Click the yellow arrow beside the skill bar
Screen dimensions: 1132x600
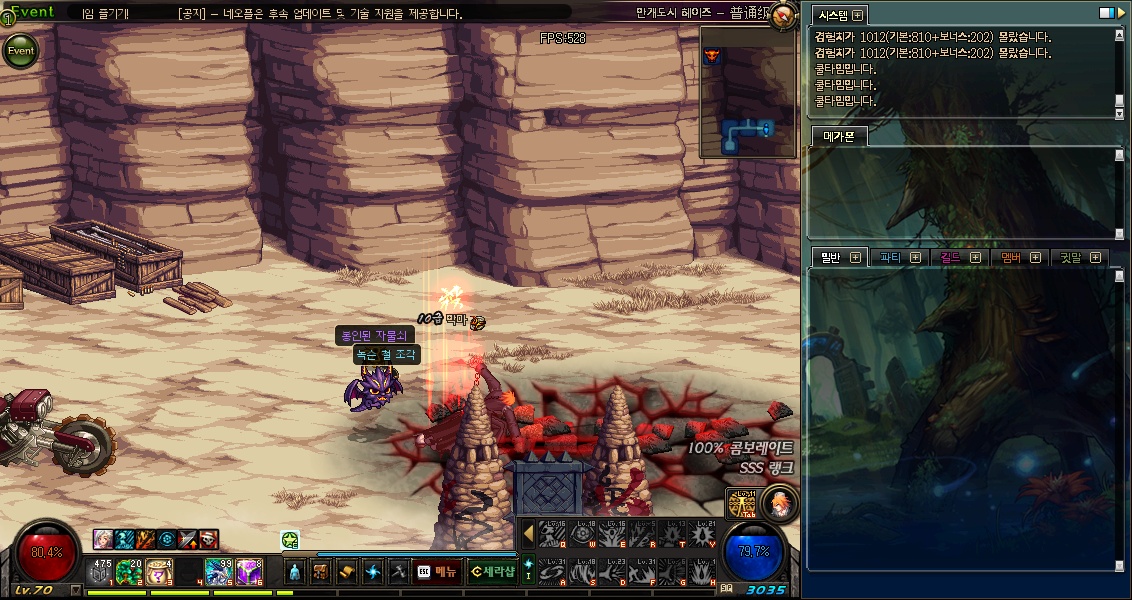pos(528,534)
